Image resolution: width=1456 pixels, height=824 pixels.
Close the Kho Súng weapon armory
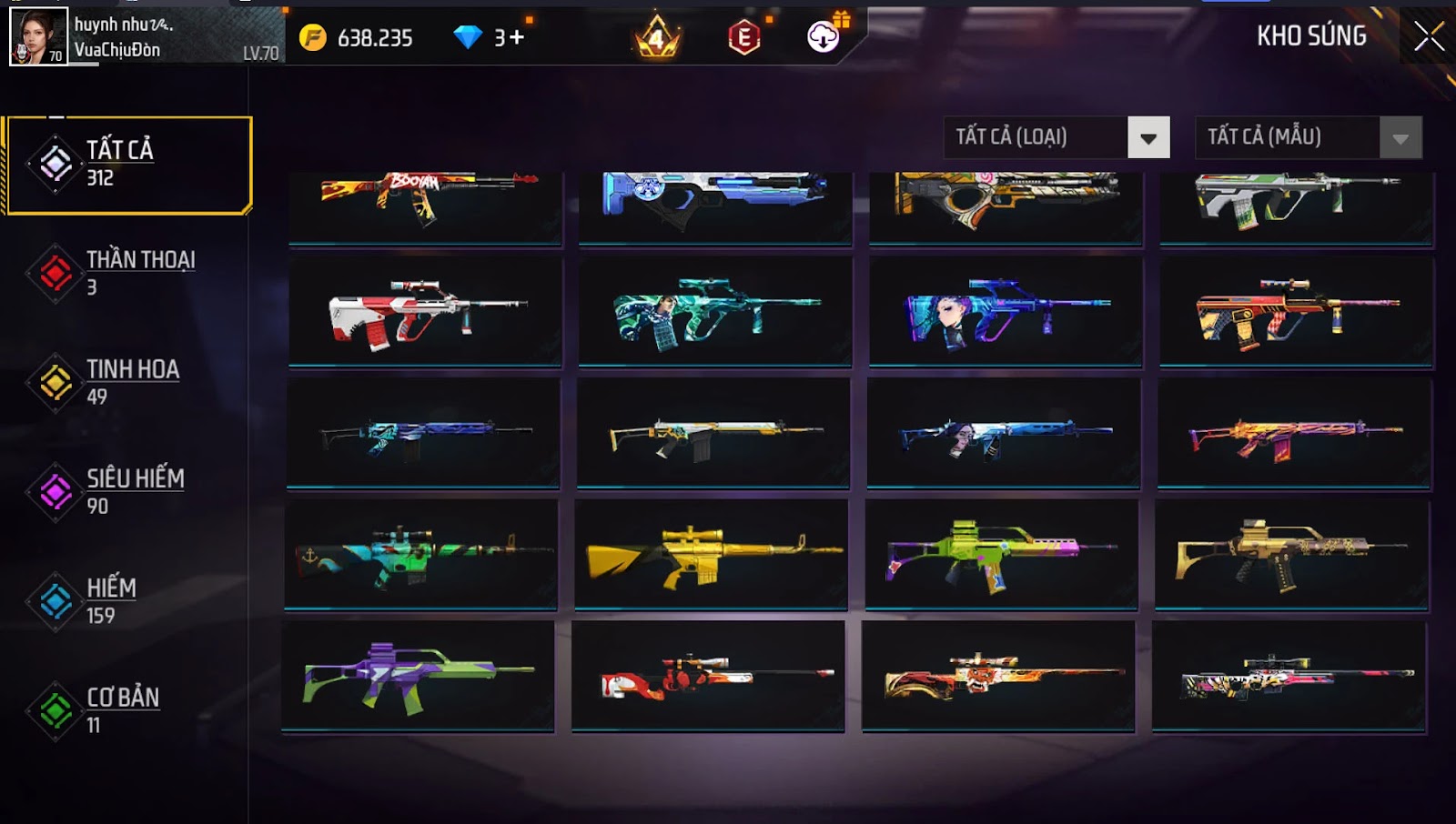tap(1429, 36)
